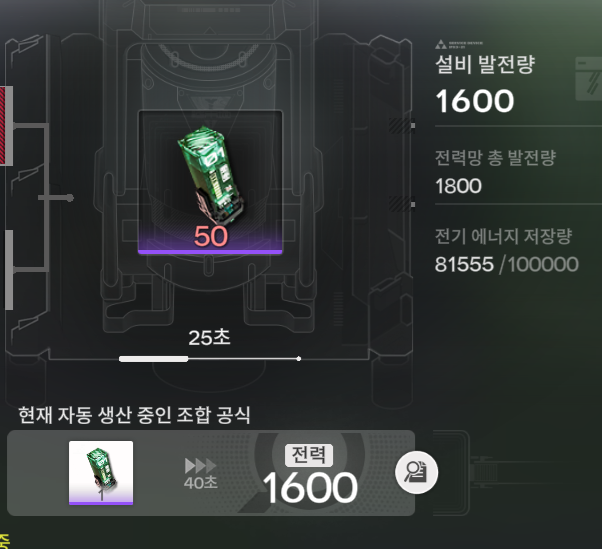This screenshot has width=602, height=549.
Task: Open the recipe detail magnifier button
Action: 416,472
